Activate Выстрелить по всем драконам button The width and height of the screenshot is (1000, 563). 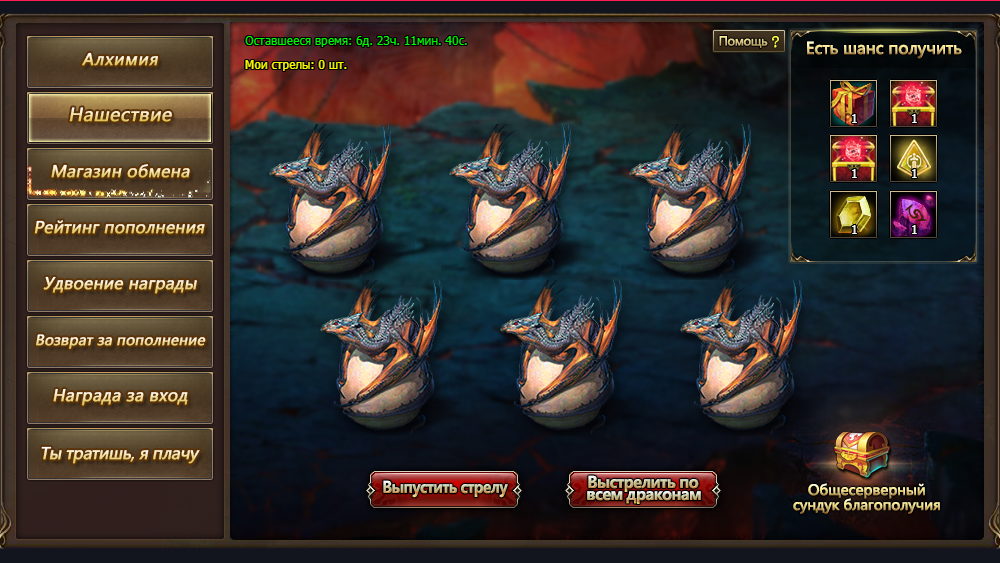pyautogui.click(x=643, y=489)
